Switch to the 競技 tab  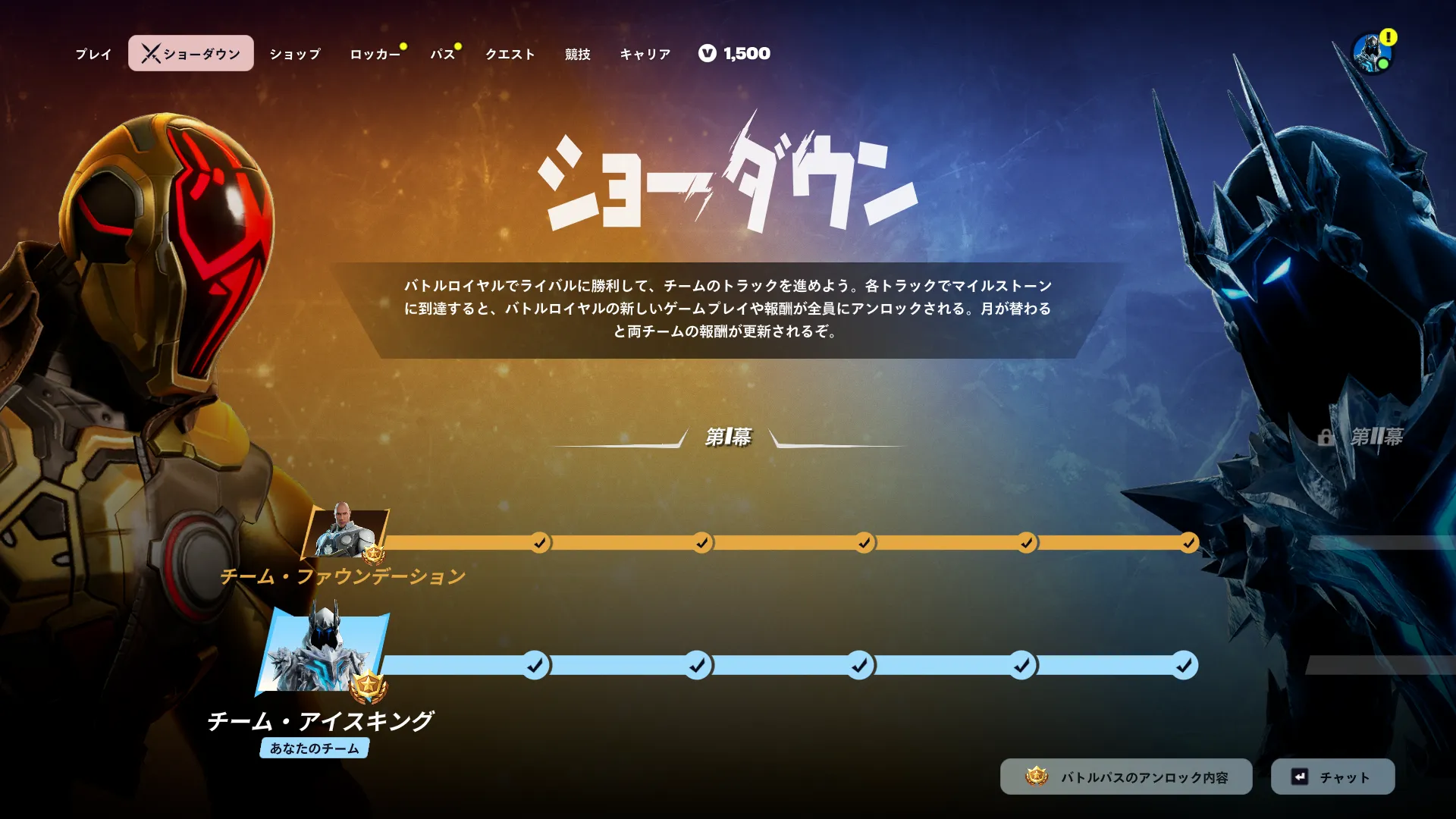(577, 54)
